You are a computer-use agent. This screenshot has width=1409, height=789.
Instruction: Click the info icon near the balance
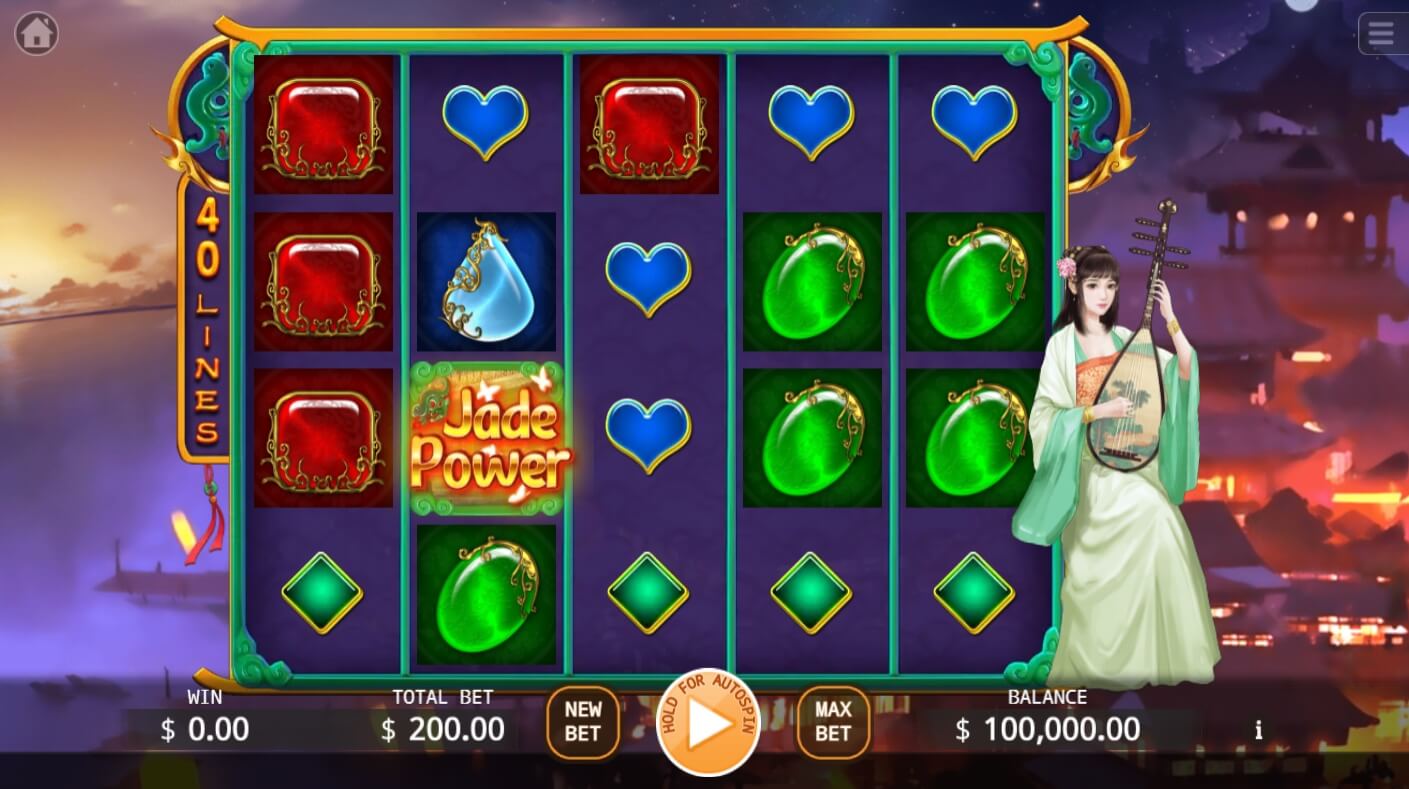[x=1258, y=731]
